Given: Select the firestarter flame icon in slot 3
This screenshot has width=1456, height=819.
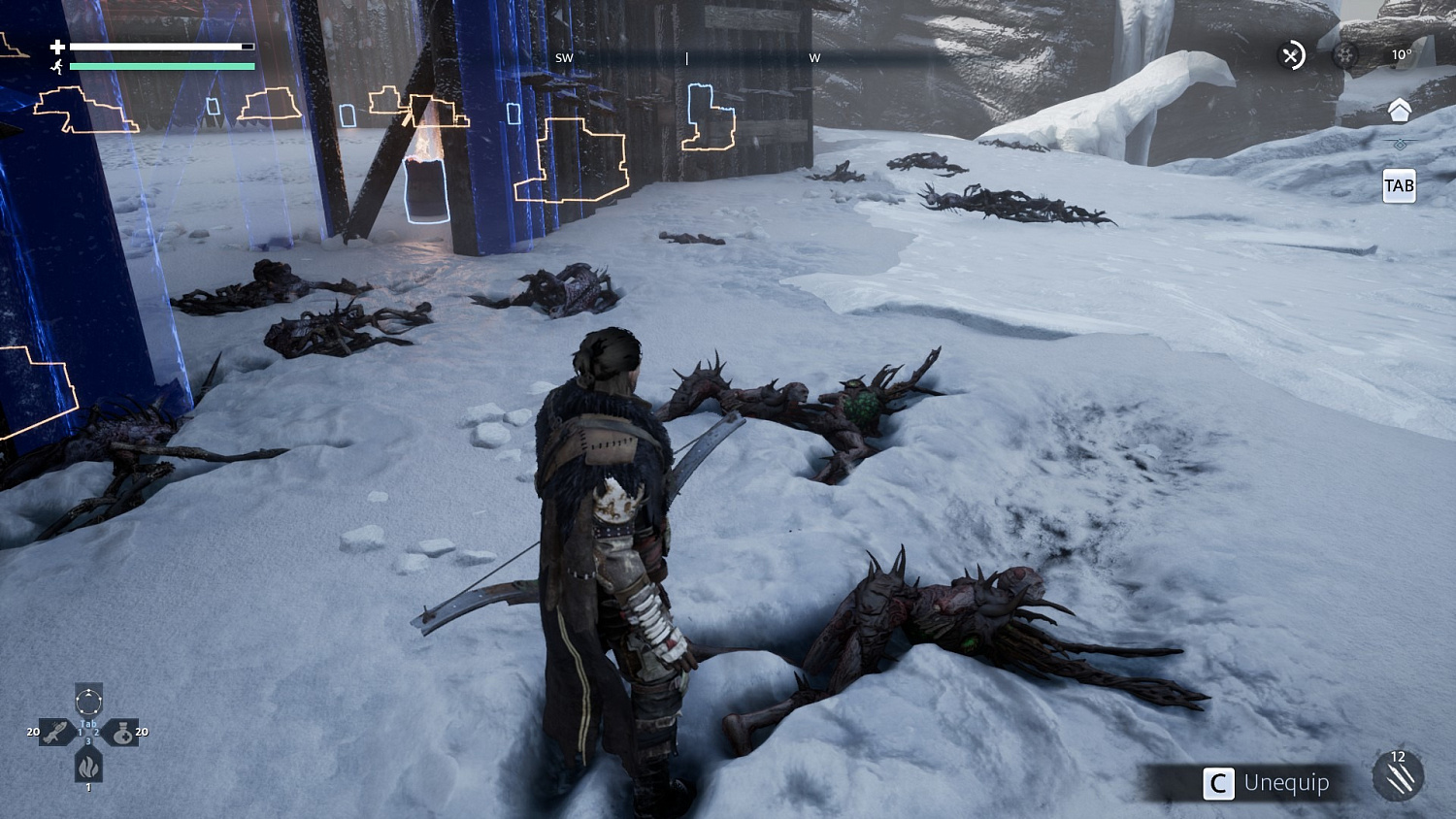Looking at the screenshot, I should (x=88, y=768).
